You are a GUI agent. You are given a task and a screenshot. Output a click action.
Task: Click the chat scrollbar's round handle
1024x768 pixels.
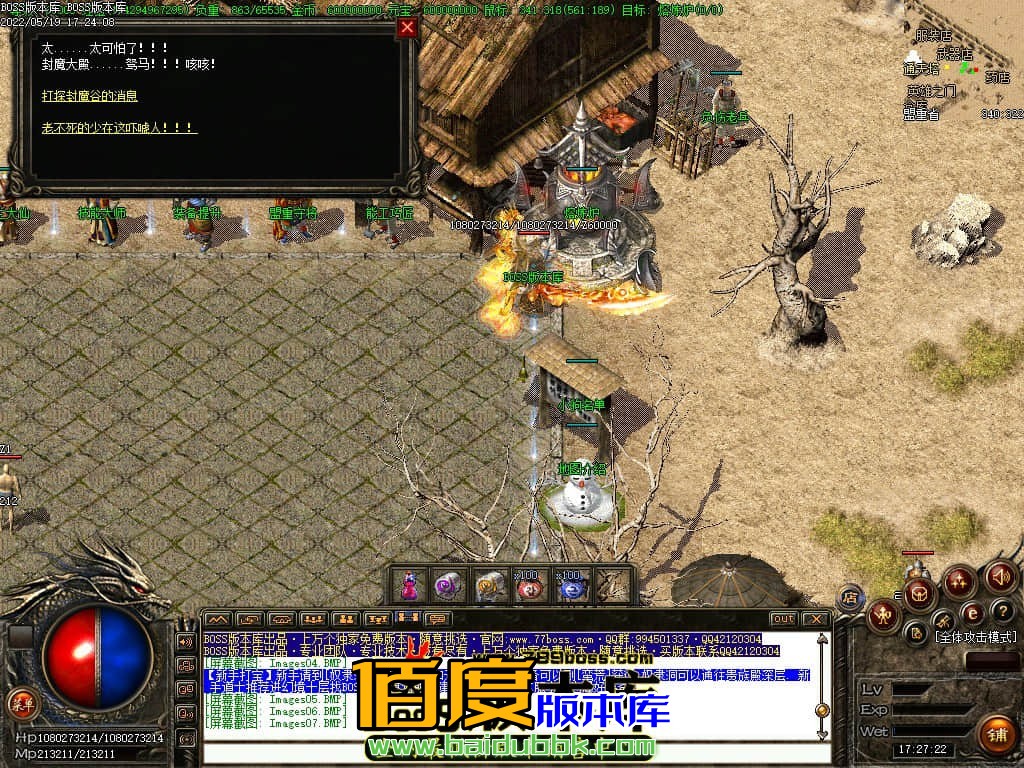coord(822,710)
